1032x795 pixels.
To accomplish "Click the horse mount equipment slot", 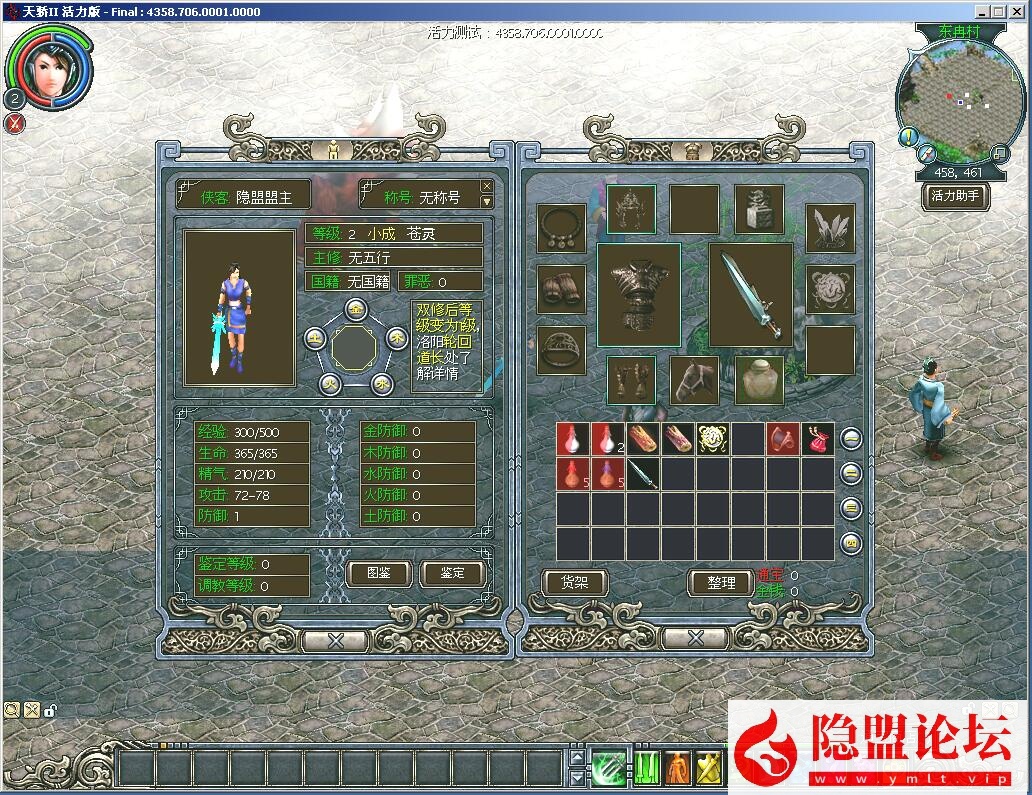I will click(694, 380).
